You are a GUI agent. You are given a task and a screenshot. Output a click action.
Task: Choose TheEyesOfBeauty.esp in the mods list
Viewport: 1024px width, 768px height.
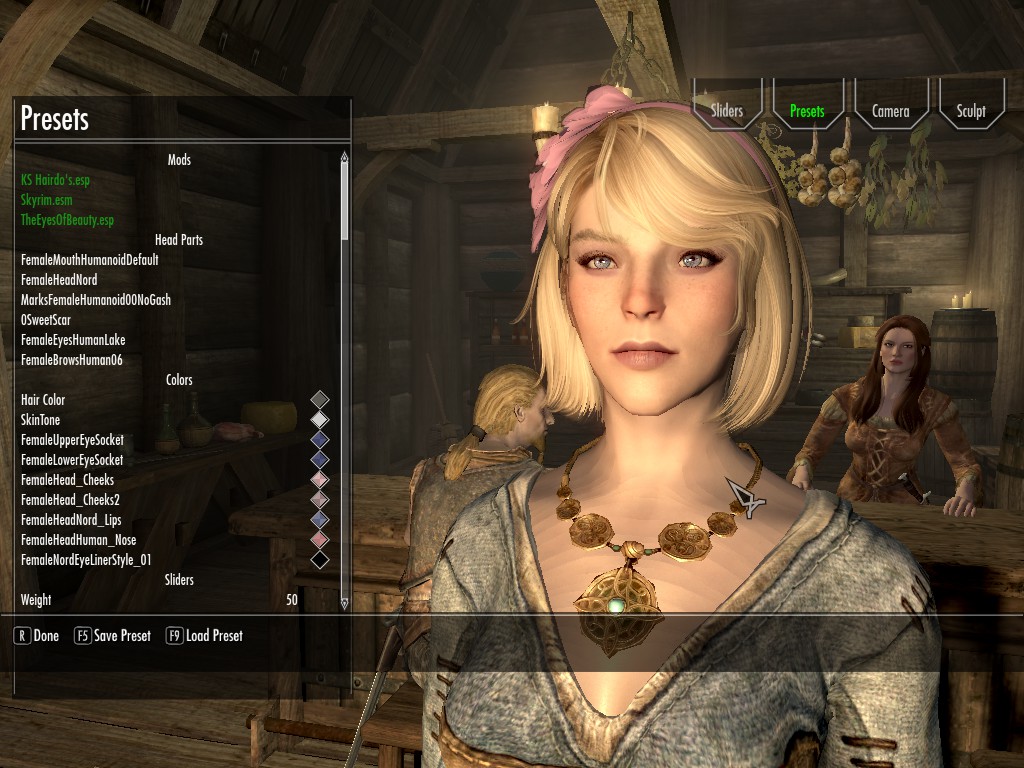[67, 220]
